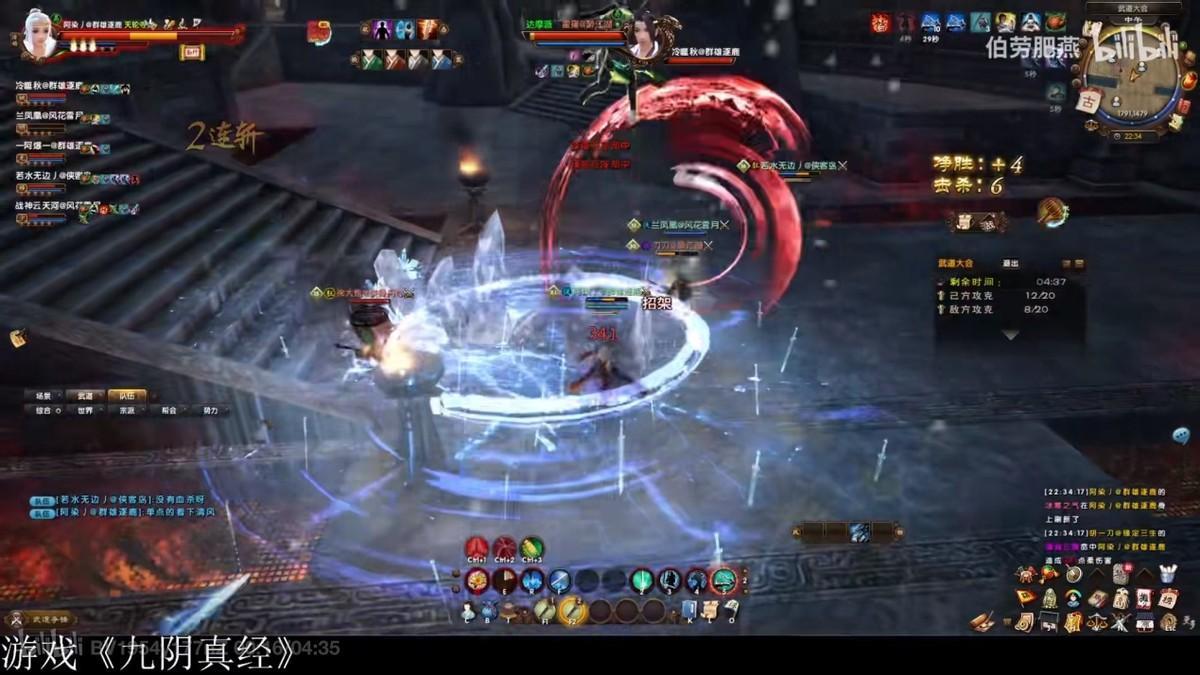Click the 退出 button in 武道大会 panel

pyautogui.click(x=1011, y=264)
